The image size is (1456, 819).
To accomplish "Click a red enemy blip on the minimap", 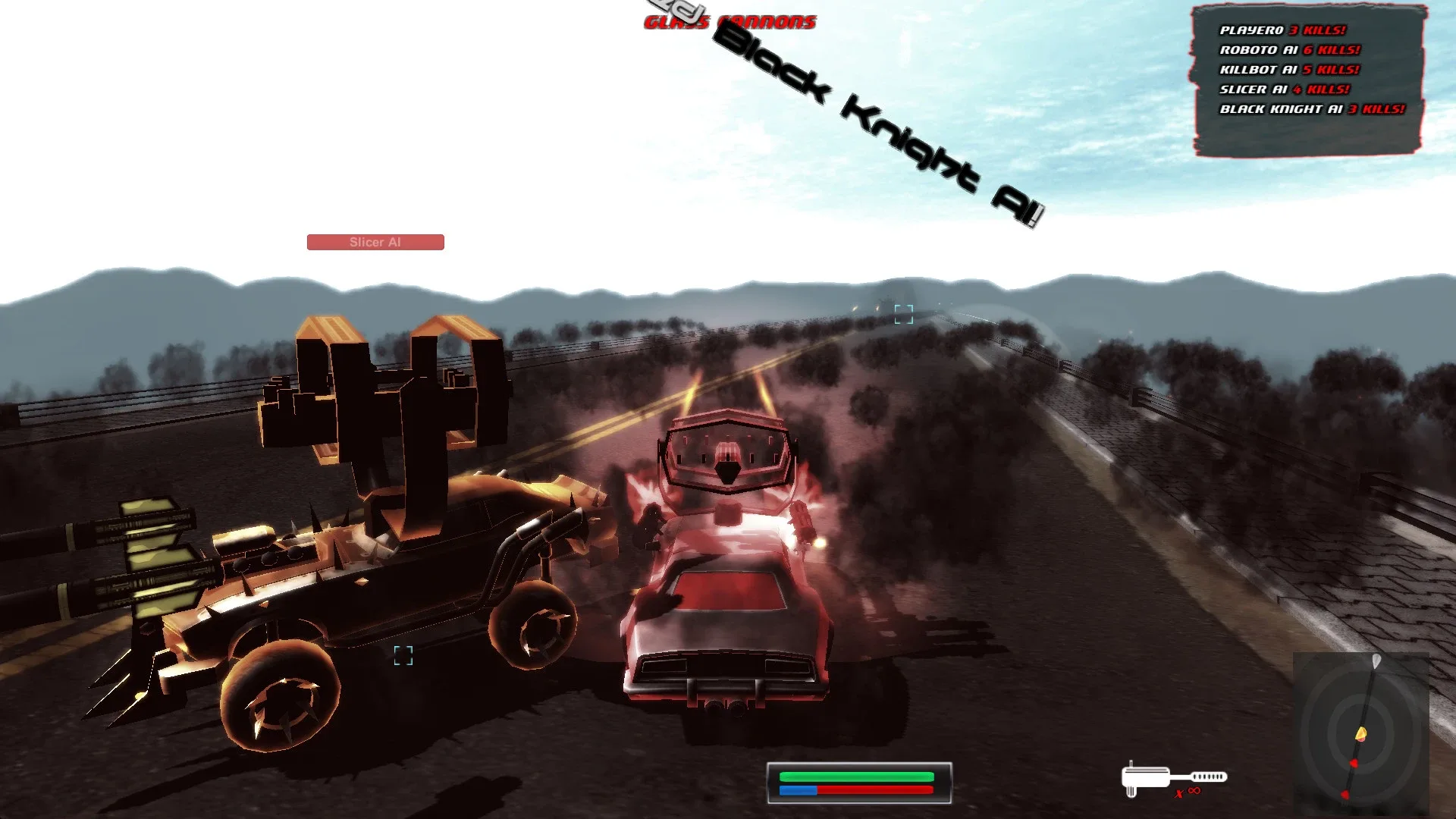I will click(1354, 763).
